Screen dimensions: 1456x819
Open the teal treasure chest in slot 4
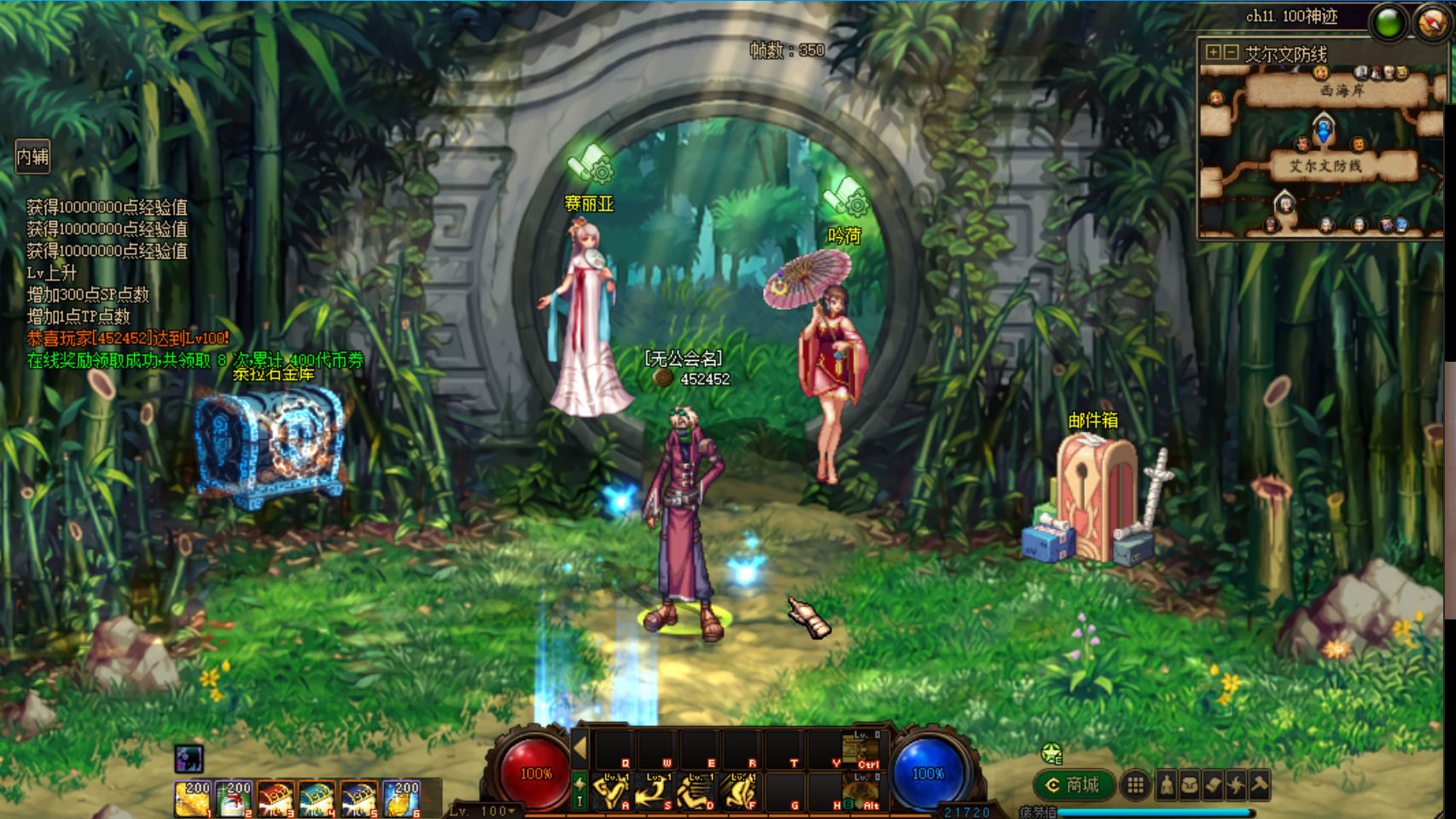pos(317,799)
